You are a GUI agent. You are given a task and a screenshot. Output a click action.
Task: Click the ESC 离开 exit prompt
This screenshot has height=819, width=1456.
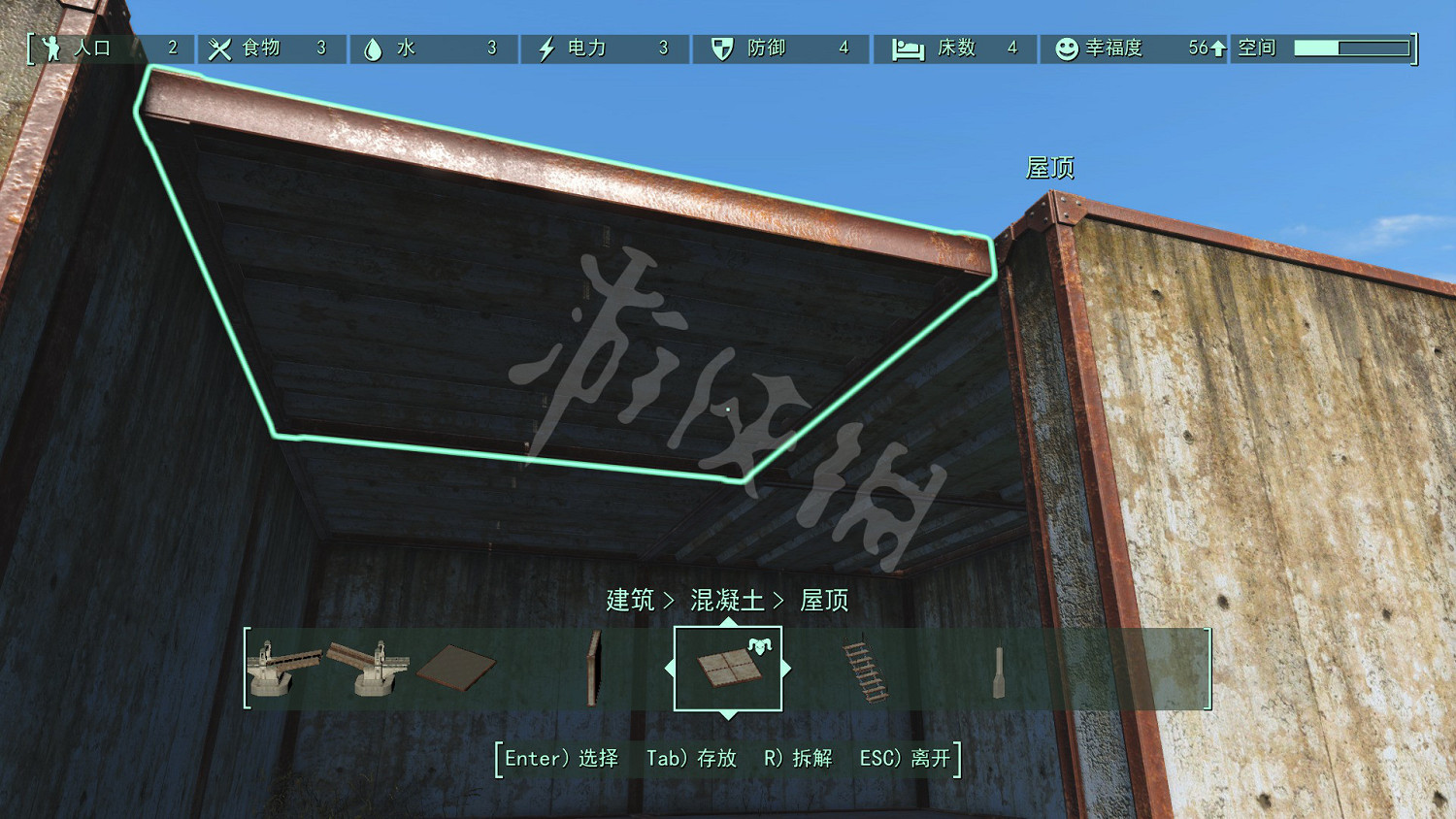click(903, 760)
